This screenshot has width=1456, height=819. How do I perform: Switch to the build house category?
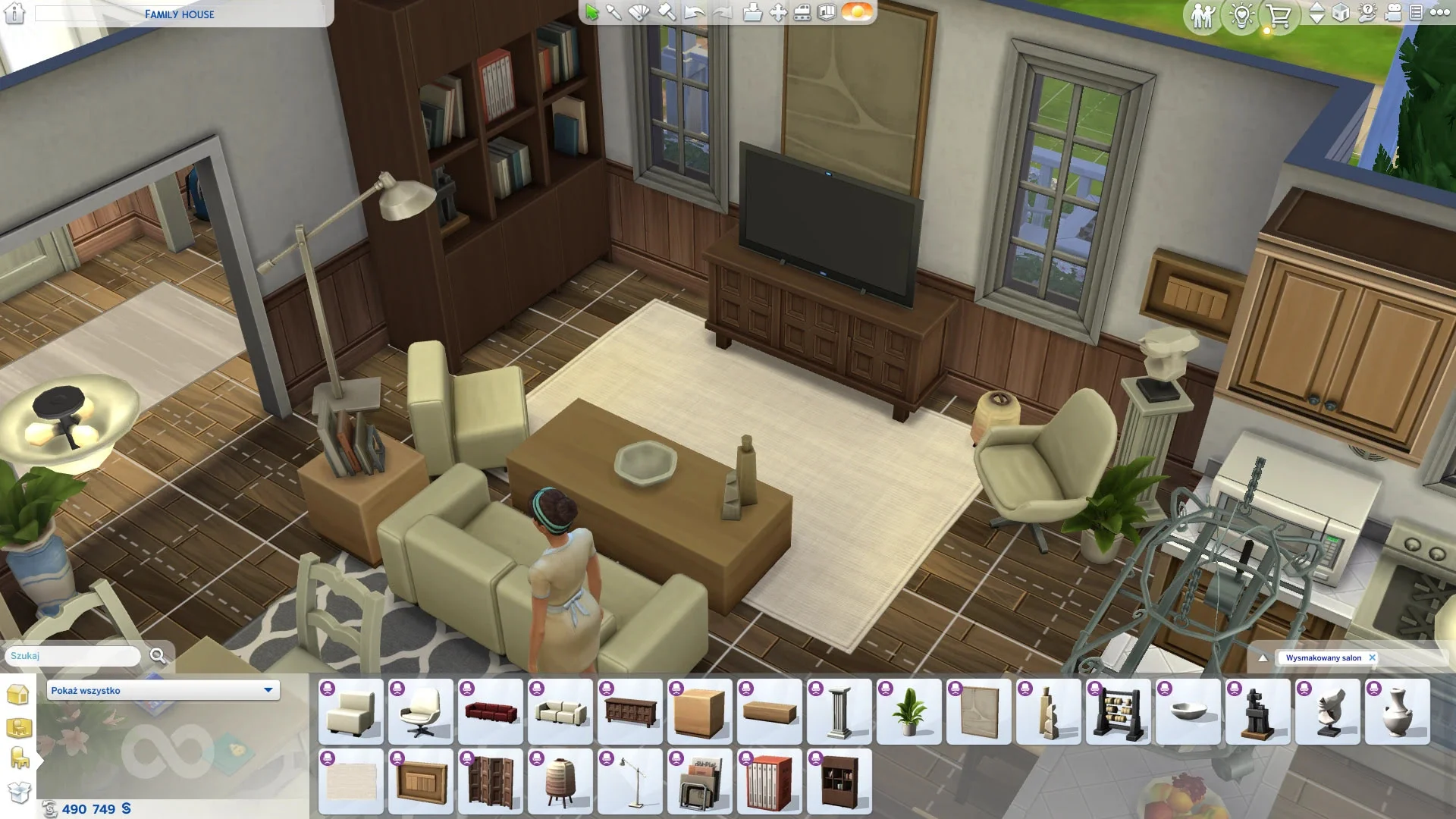18,695
